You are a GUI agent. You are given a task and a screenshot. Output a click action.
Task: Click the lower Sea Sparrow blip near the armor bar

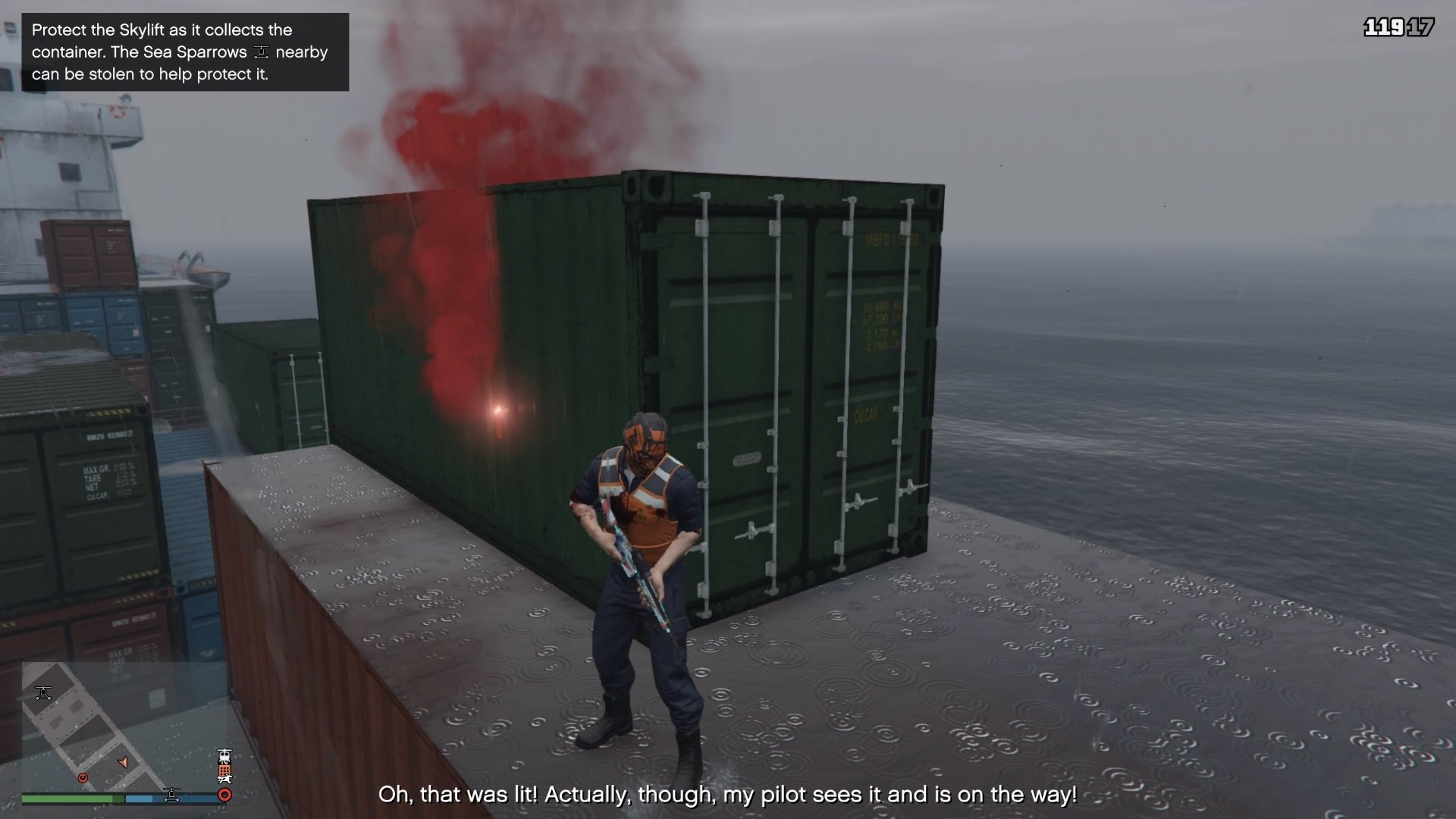172,795
